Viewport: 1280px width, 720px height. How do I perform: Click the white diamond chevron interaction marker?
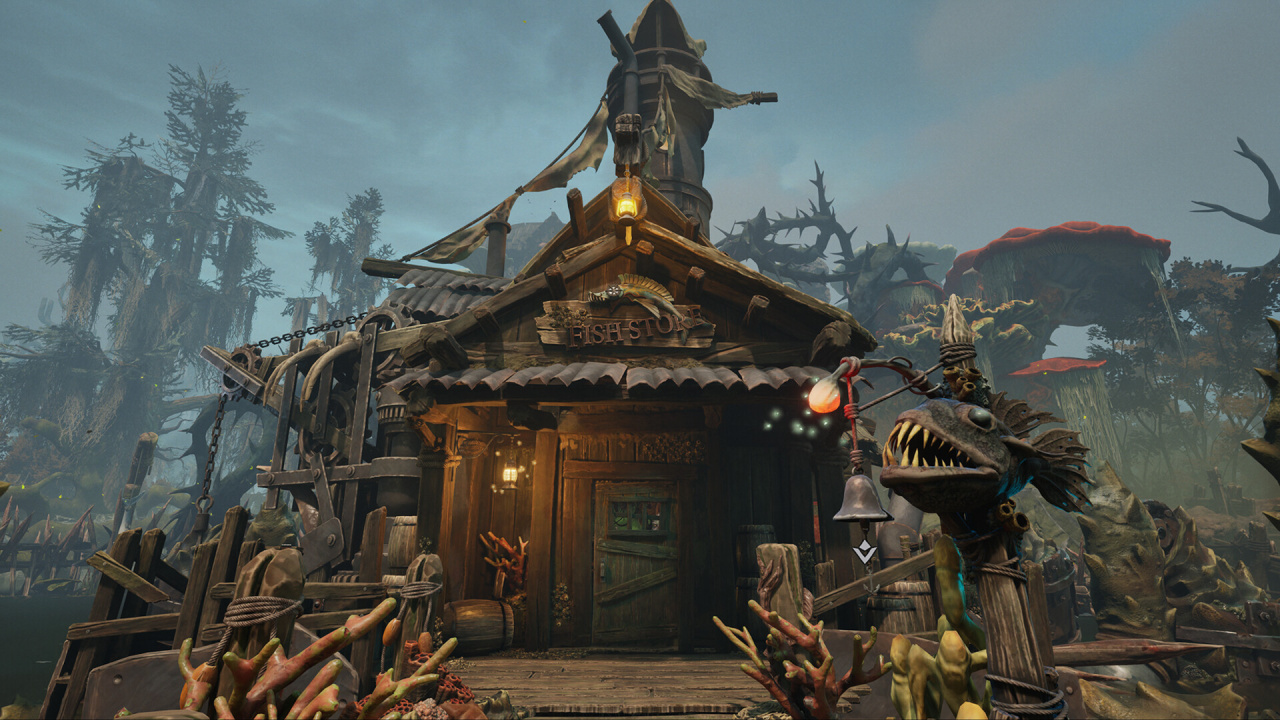[x=865, y=551]
